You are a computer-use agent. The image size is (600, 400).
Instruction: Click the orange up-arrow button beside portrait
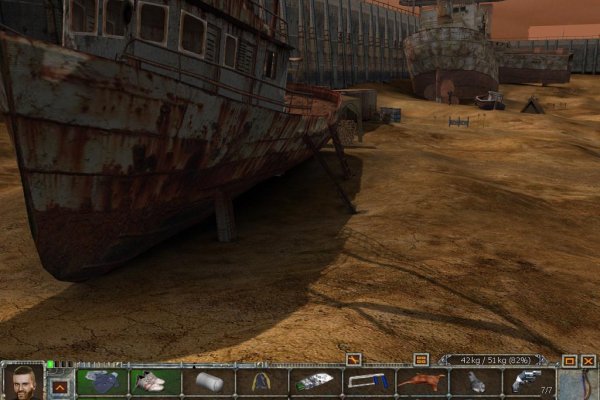tap(60, 385)
